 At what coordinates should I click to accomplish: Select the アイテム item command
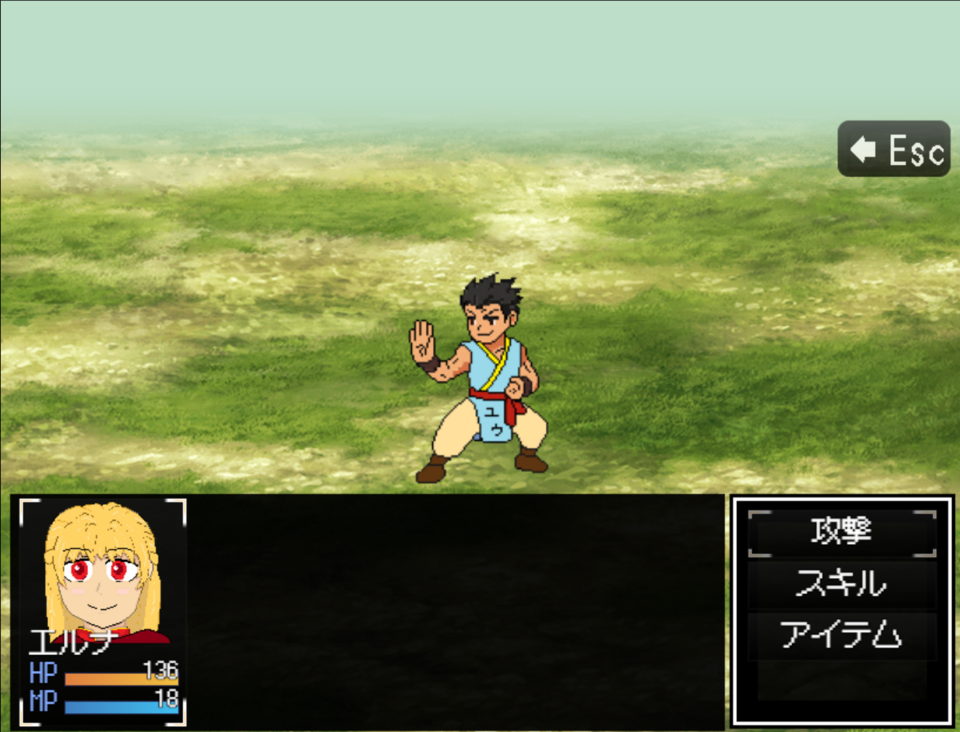(x=842, y=635)
